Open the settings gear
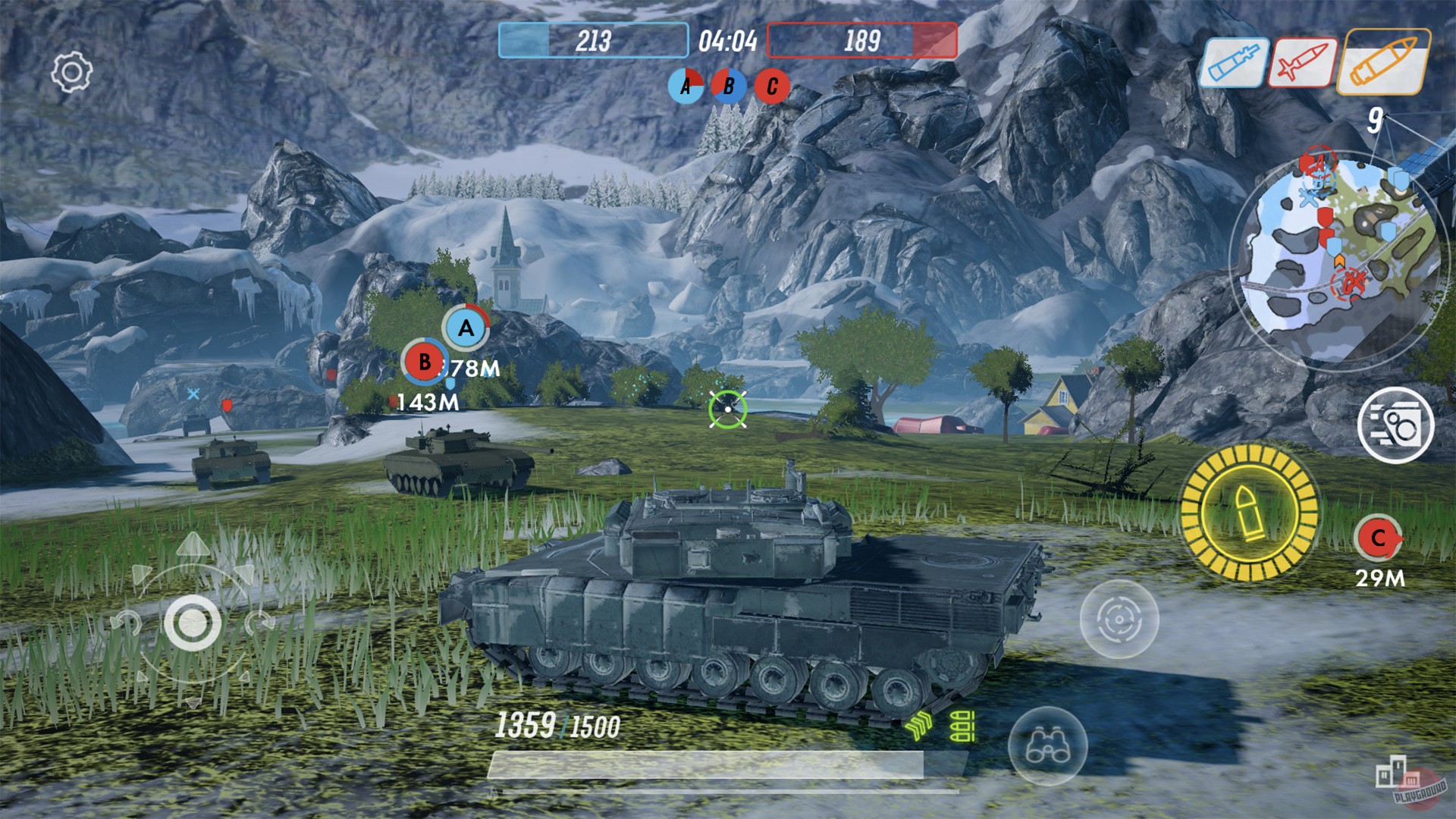The height and width of the screenshot is (819, 1456). tap(71, 71)
